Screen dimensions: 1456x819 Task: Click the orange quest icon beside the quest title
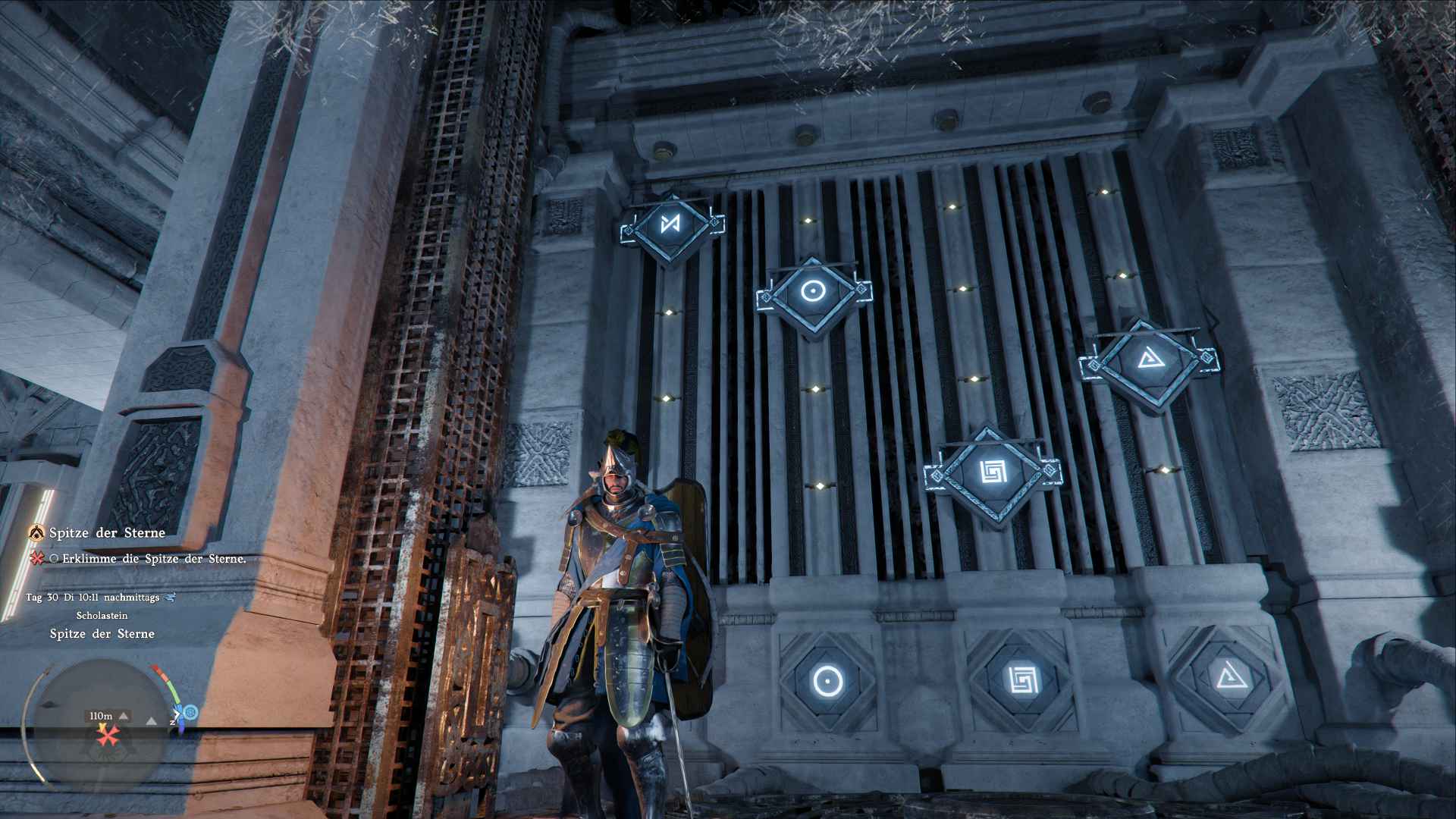coord(36,533)
